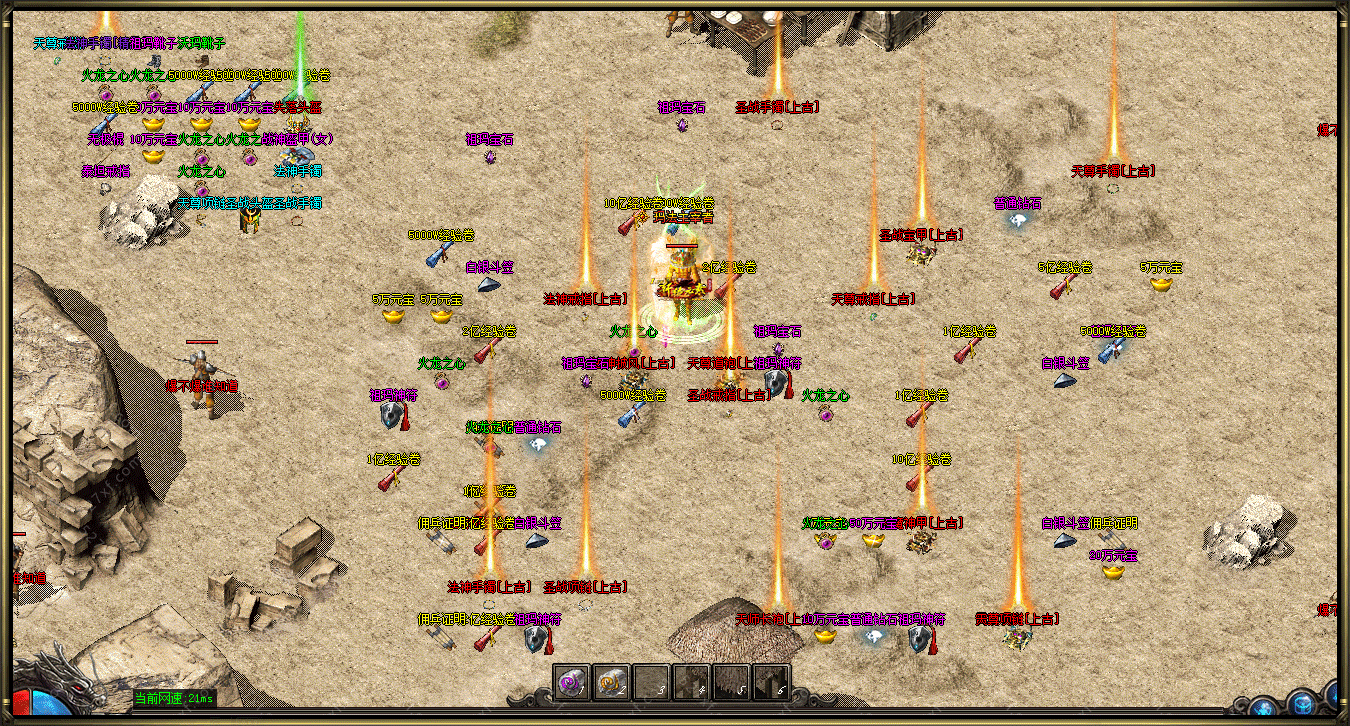The width and height of the screenshot is (1350, 726).
Task: Use the purple scroll in hotbar slot 1
Action: click(x=571, y=682)
